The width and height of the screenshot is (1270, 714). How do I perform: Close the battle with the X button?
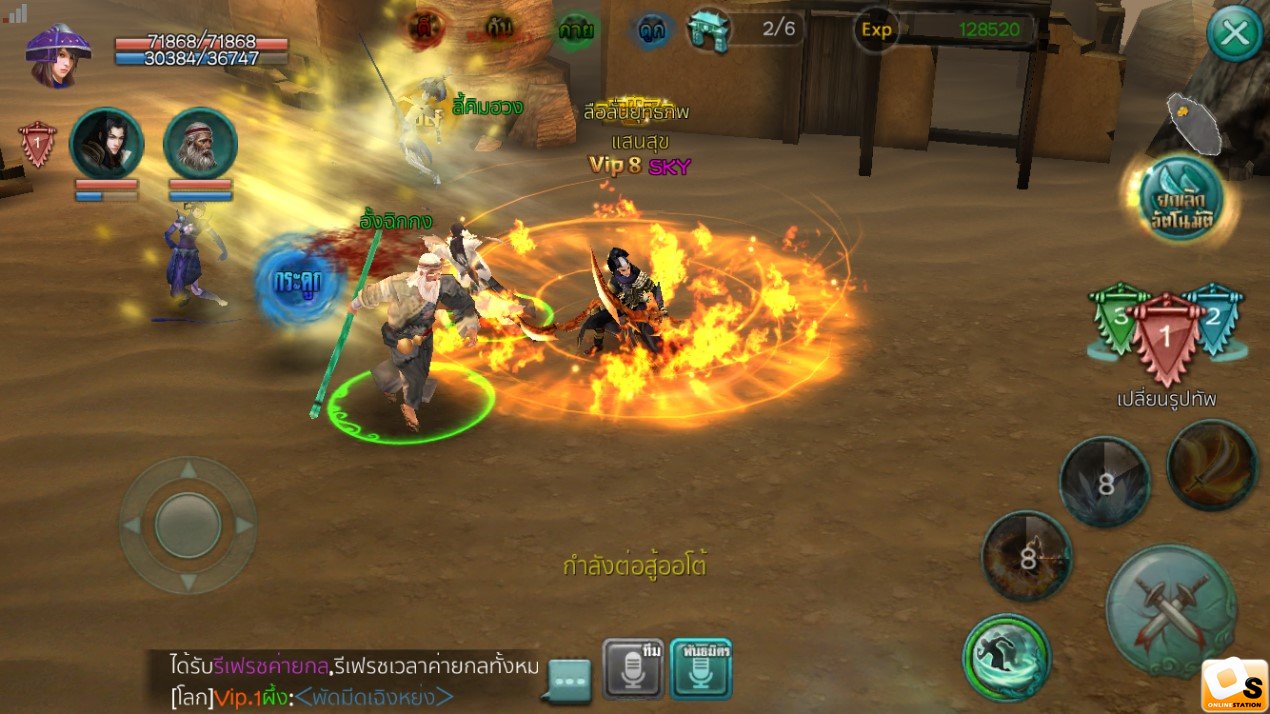[x=1235, y=35]
